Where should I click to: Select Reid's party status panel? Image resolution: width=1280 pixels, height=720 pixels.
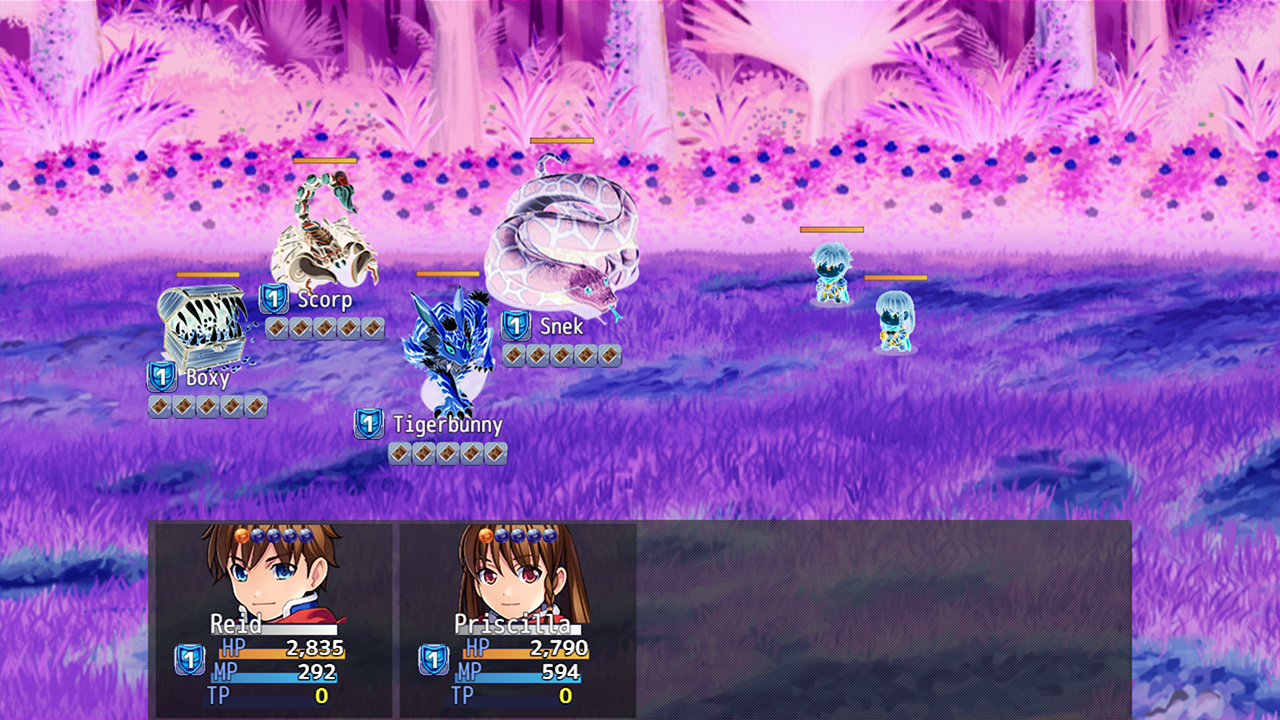point(271,619)
